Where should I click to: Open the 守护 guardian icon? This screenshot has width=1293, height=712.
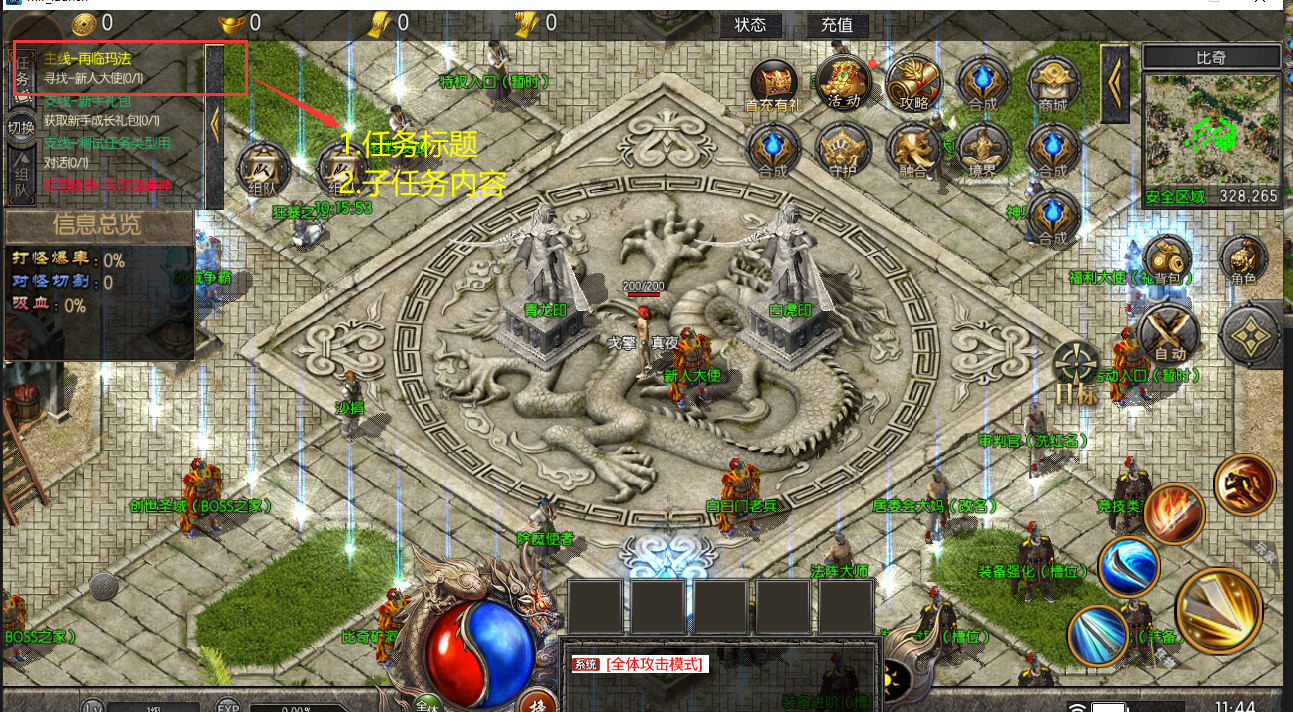[x=844, y=150]
